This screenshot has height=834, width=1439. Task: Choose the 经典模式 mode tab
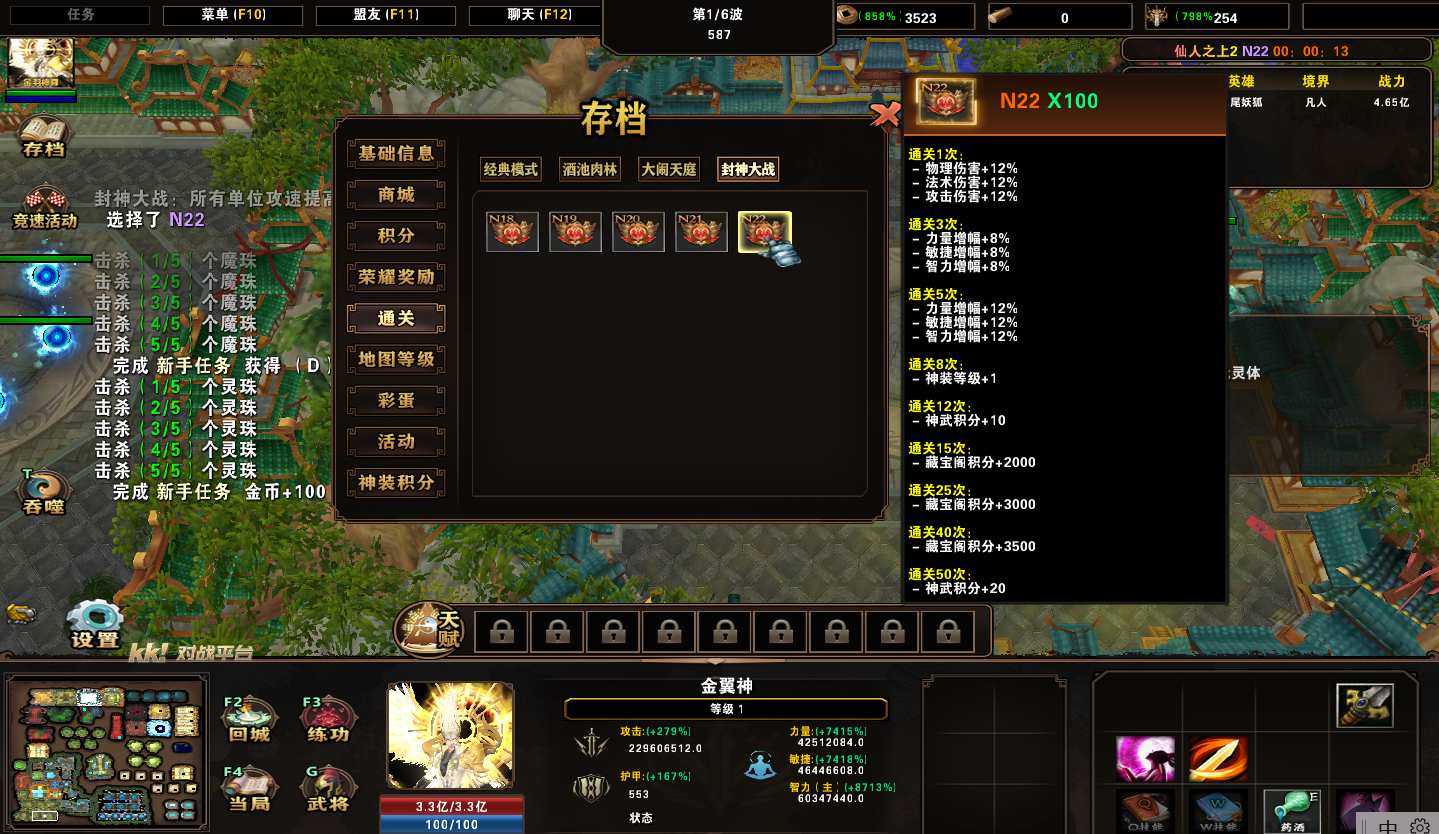pyautogui.click(x=511, y=170)
